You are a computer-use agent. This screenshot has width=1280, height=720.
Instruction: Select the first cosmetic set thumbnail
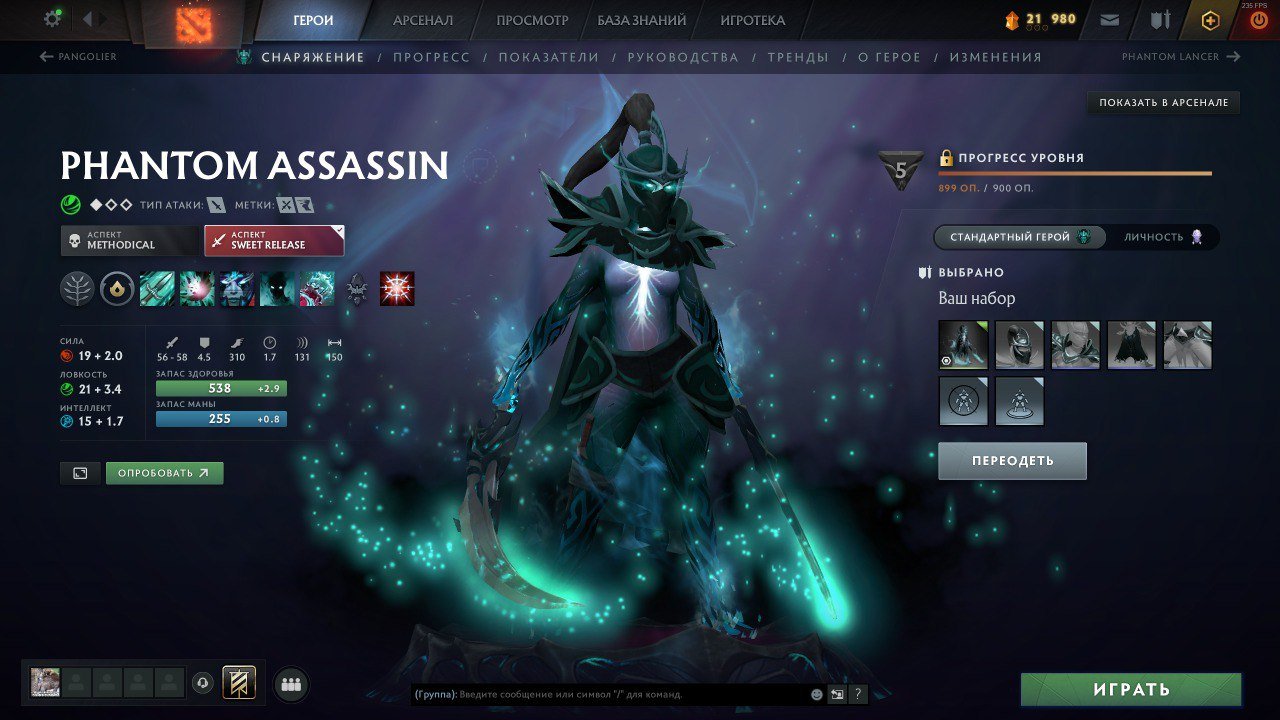pyautogui.click(x=962, y=345)
